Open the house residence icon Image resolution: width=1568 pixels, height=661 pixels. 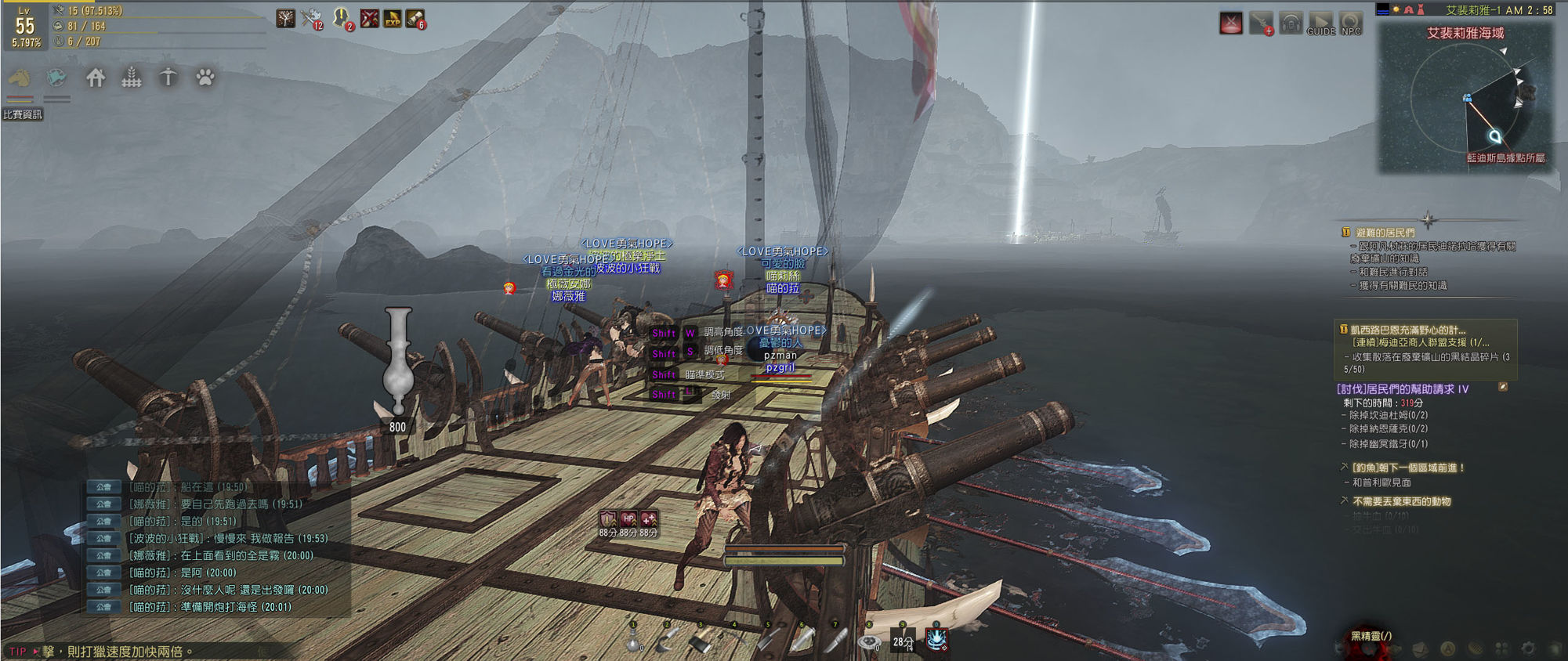coord(96,78)
